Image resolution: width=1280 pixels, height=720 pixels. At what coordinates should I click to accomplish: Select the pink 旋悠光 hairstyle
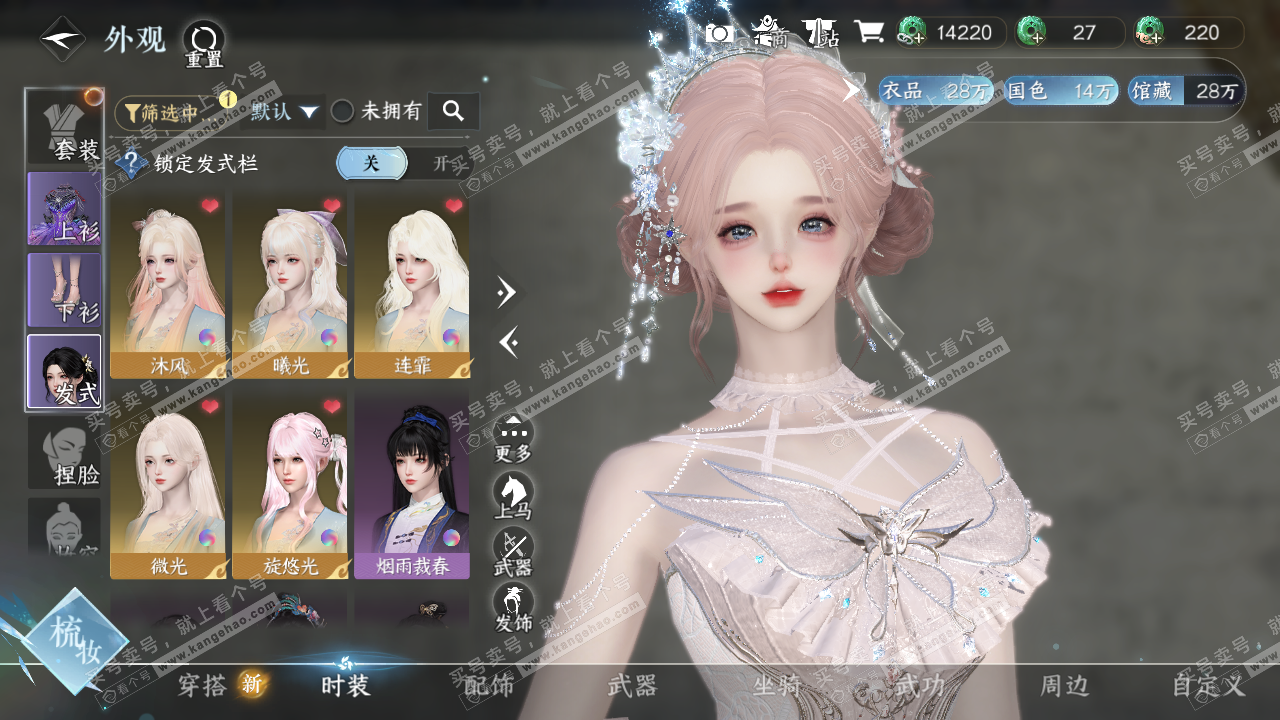point(290,485)
